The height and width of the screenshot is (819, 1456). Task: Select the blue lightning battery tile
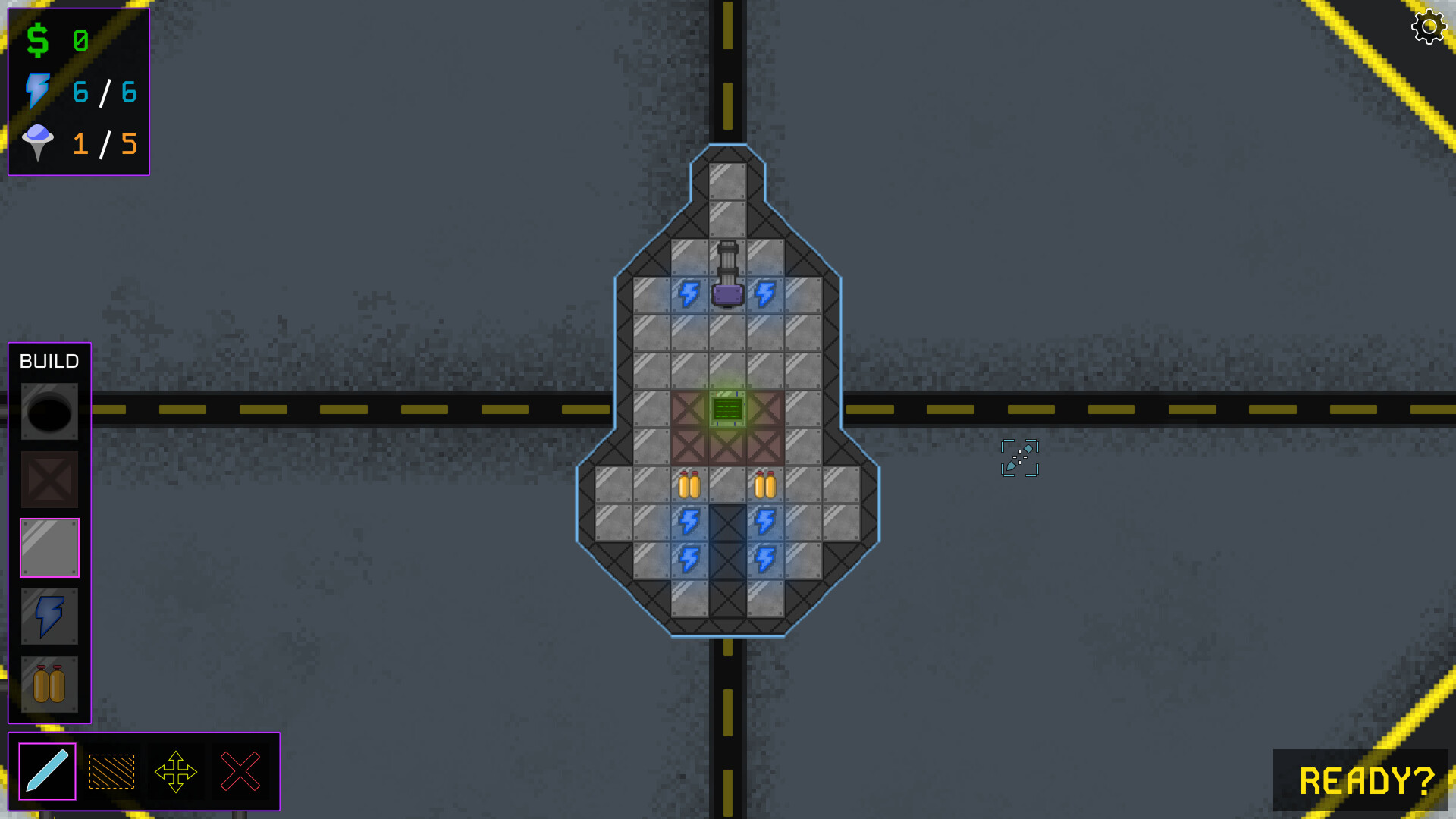[x=49, y=616]
